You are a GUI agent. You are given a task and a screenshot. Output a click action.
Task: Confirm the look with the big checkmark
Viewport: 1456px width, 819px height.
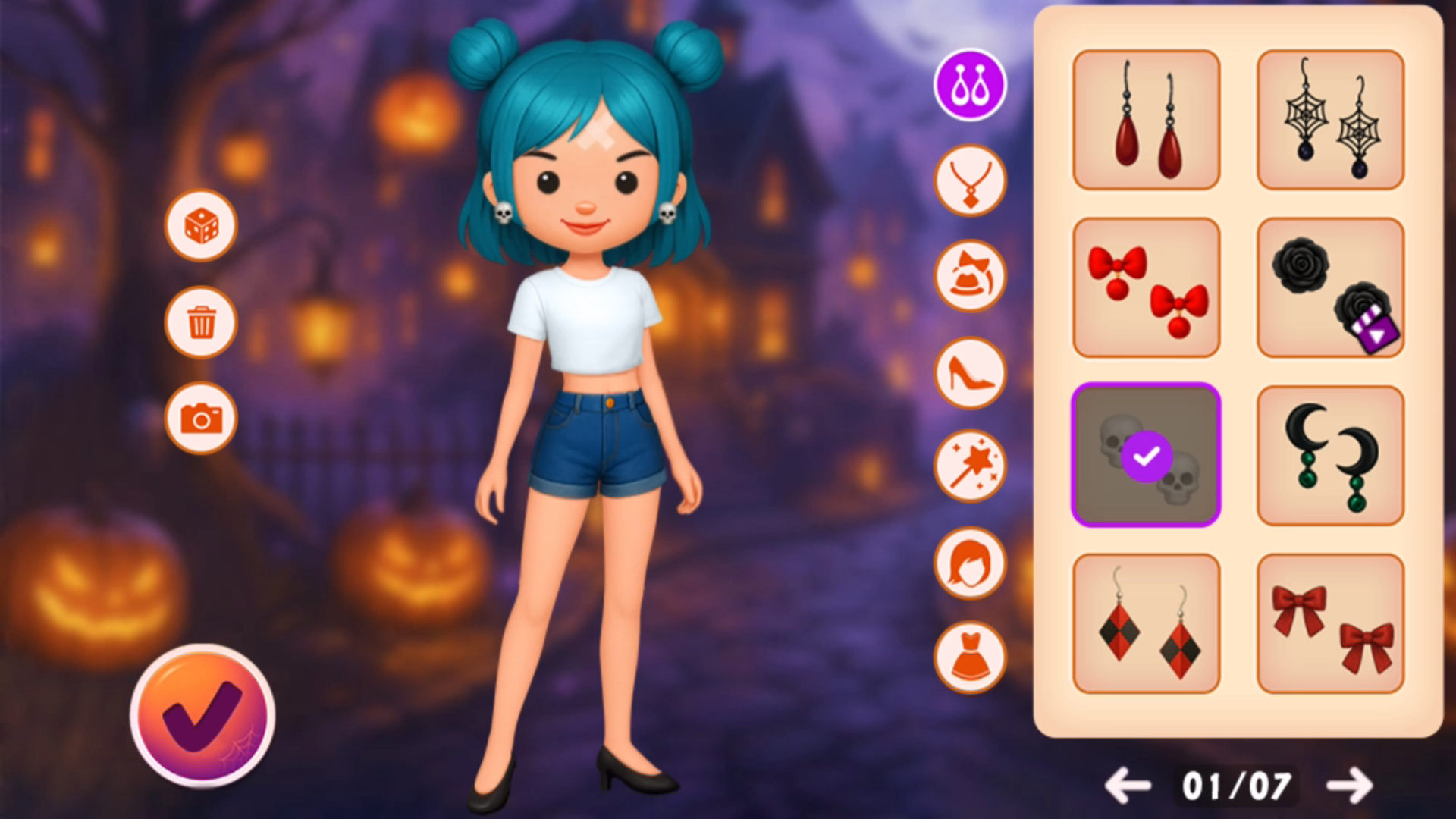tap(202, 715)
